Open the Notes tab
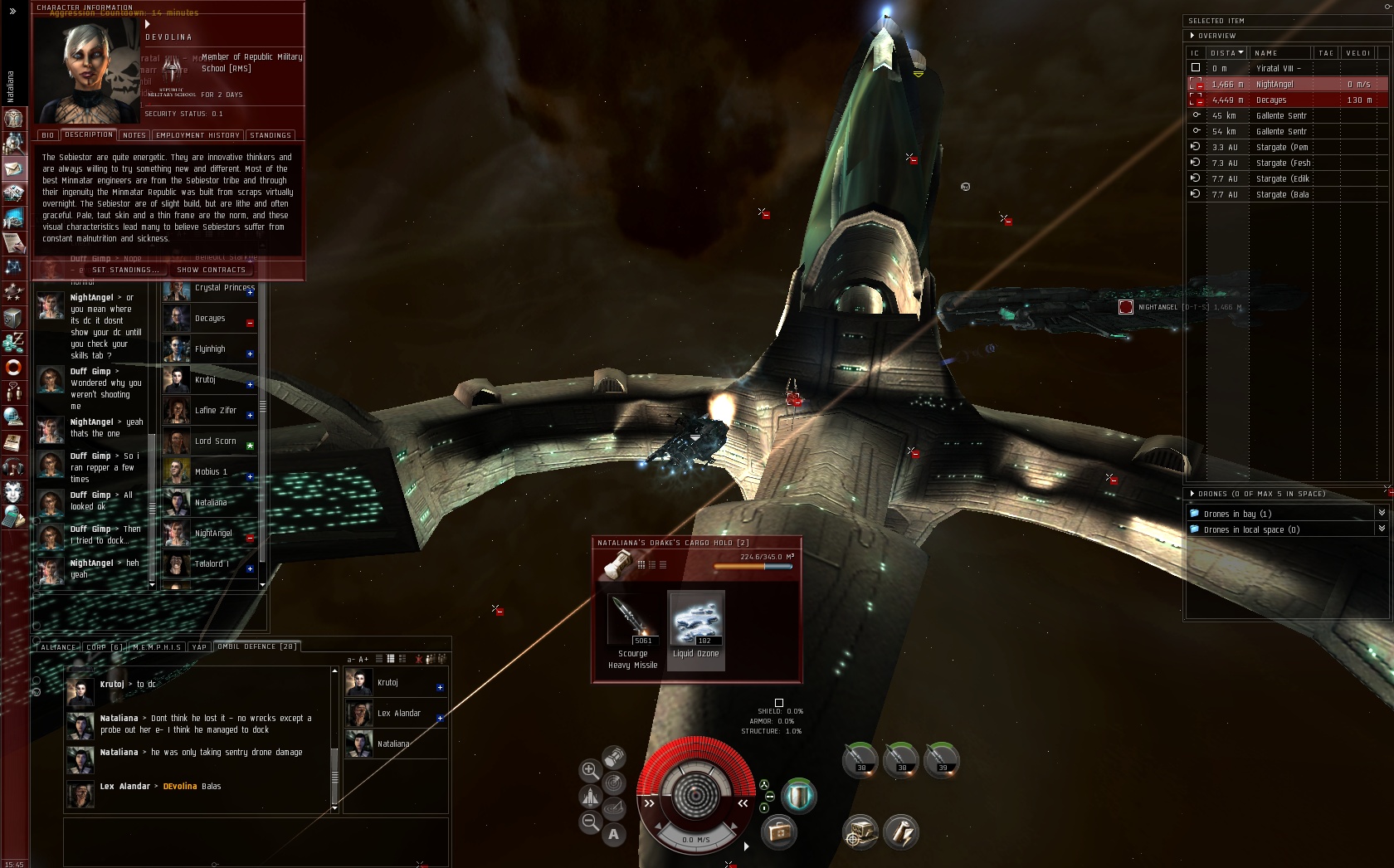The image size is (1394, 868). 134,135
